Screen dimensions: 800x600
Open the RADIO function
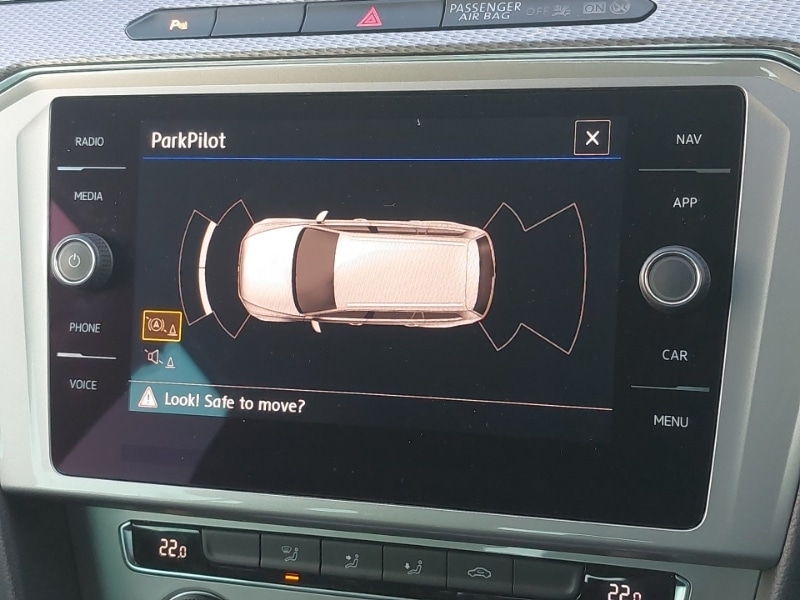click(x=89, y=142)
